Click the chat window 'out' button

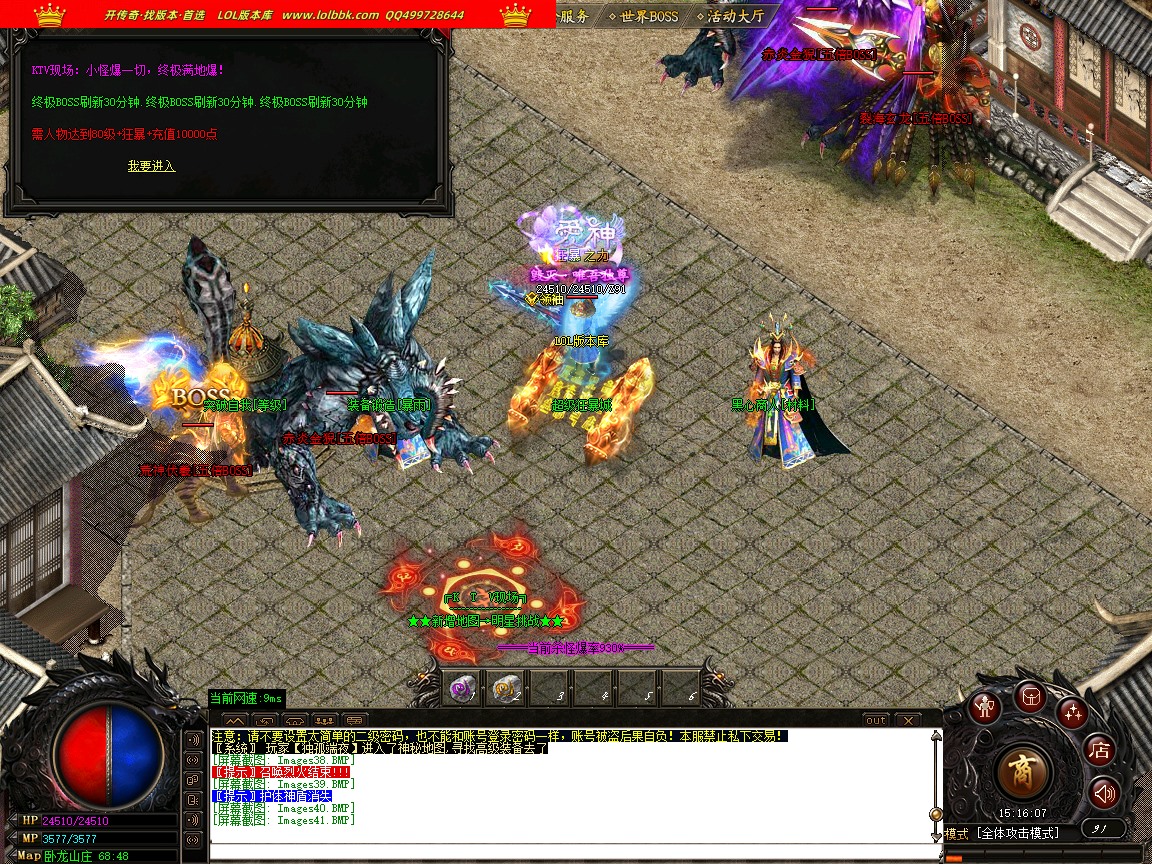pos(875,720)
